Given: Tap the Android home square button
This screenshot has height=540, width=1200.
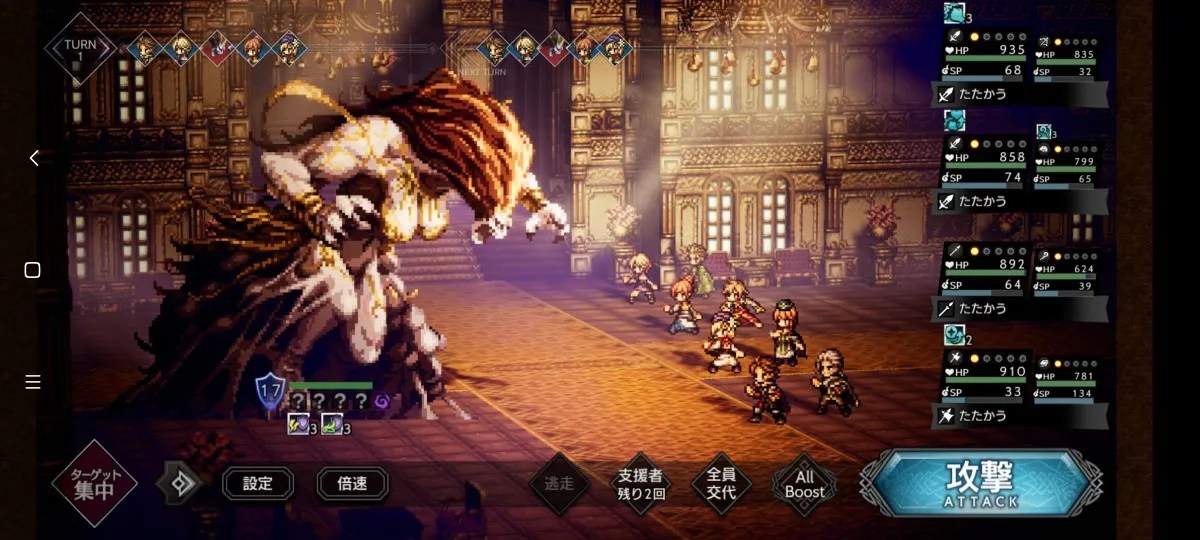Looking at the screenshot, I should (33, 270).
